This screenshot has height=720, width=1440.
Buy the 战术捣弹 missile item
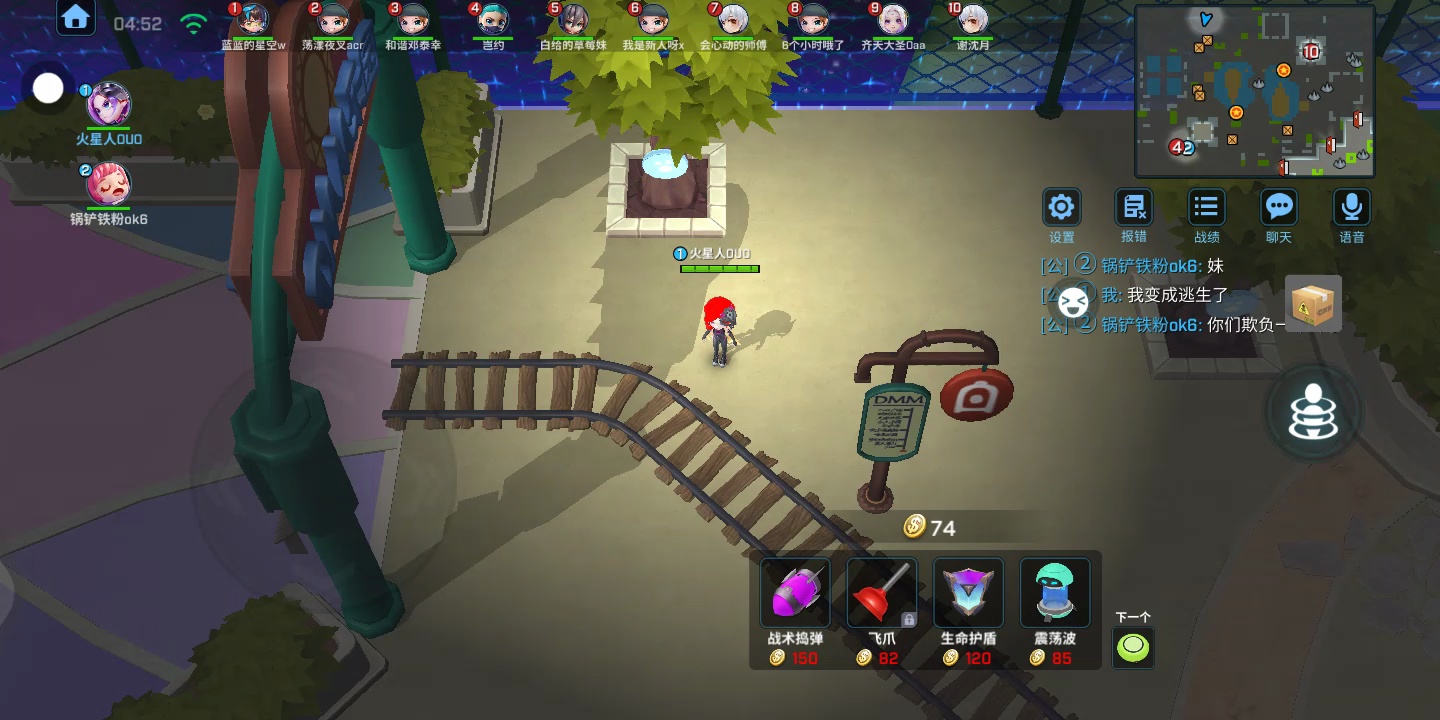tap(795, 595)
